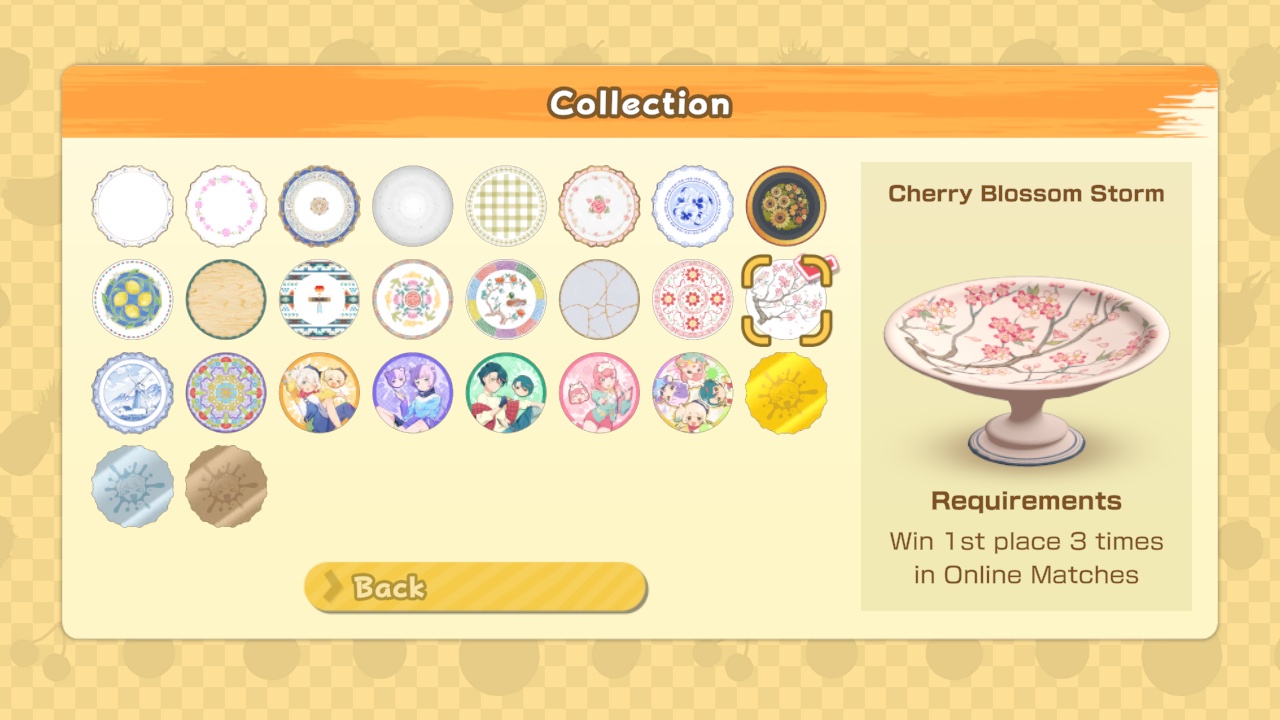Choose the ornate blue-and-gold china plate
This screenshot has height=720, width=1280.
tap(319, 206)
